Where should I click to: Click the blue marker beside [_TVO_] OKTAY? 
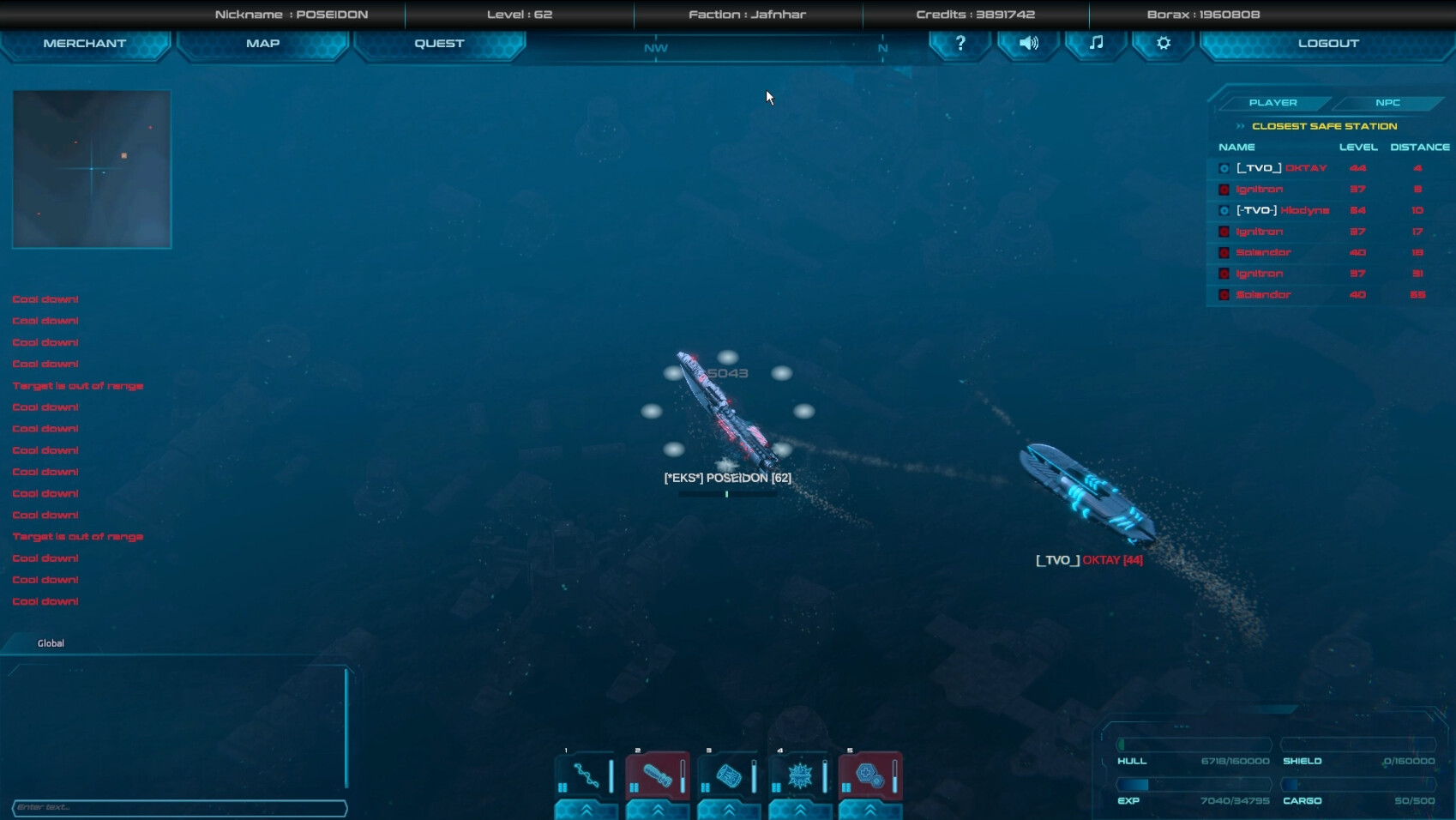pyautogui.click(x=1224, y=168)
